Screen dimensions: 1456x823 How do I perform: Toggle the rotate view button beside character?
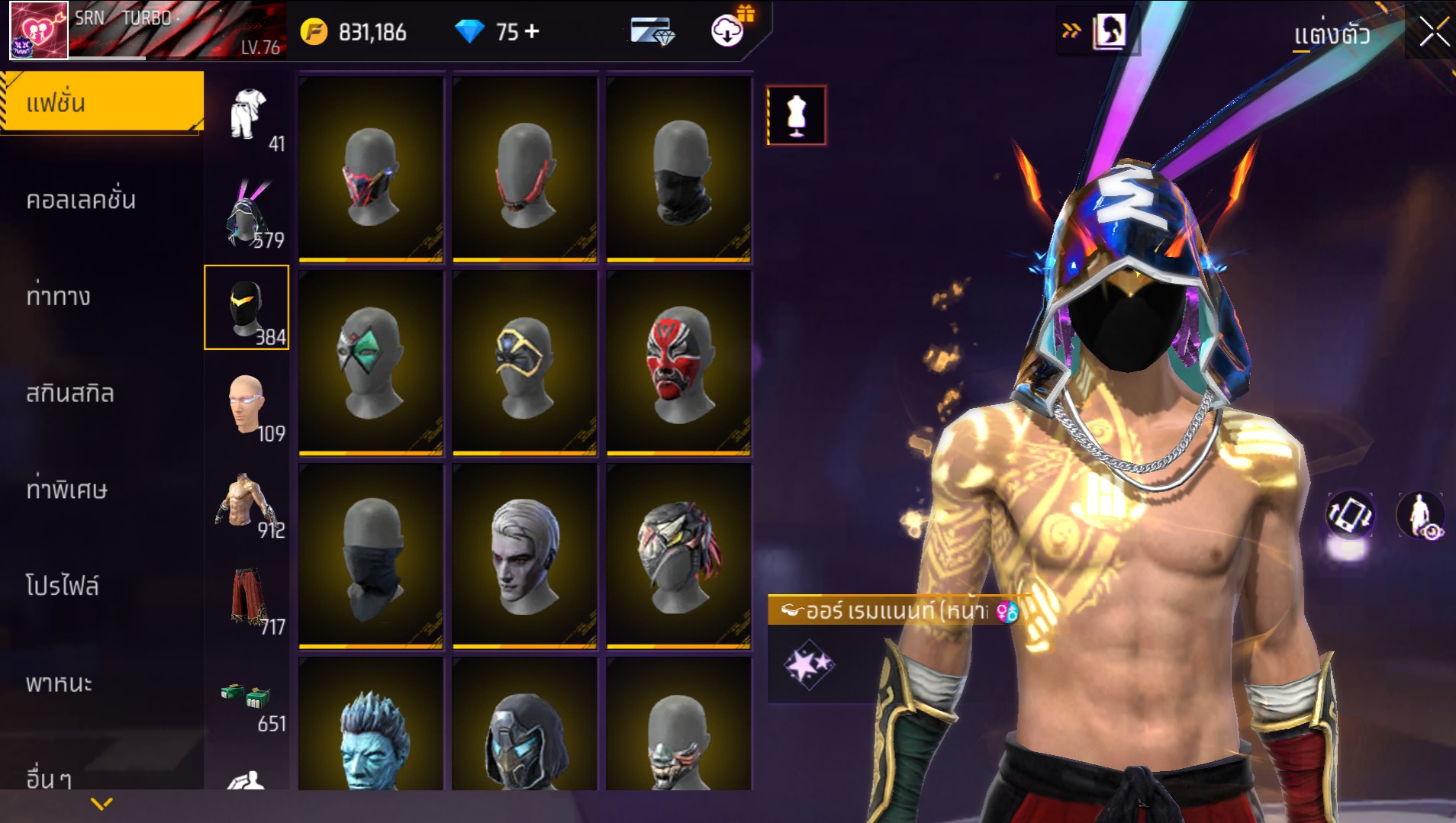click(1349, 515)
